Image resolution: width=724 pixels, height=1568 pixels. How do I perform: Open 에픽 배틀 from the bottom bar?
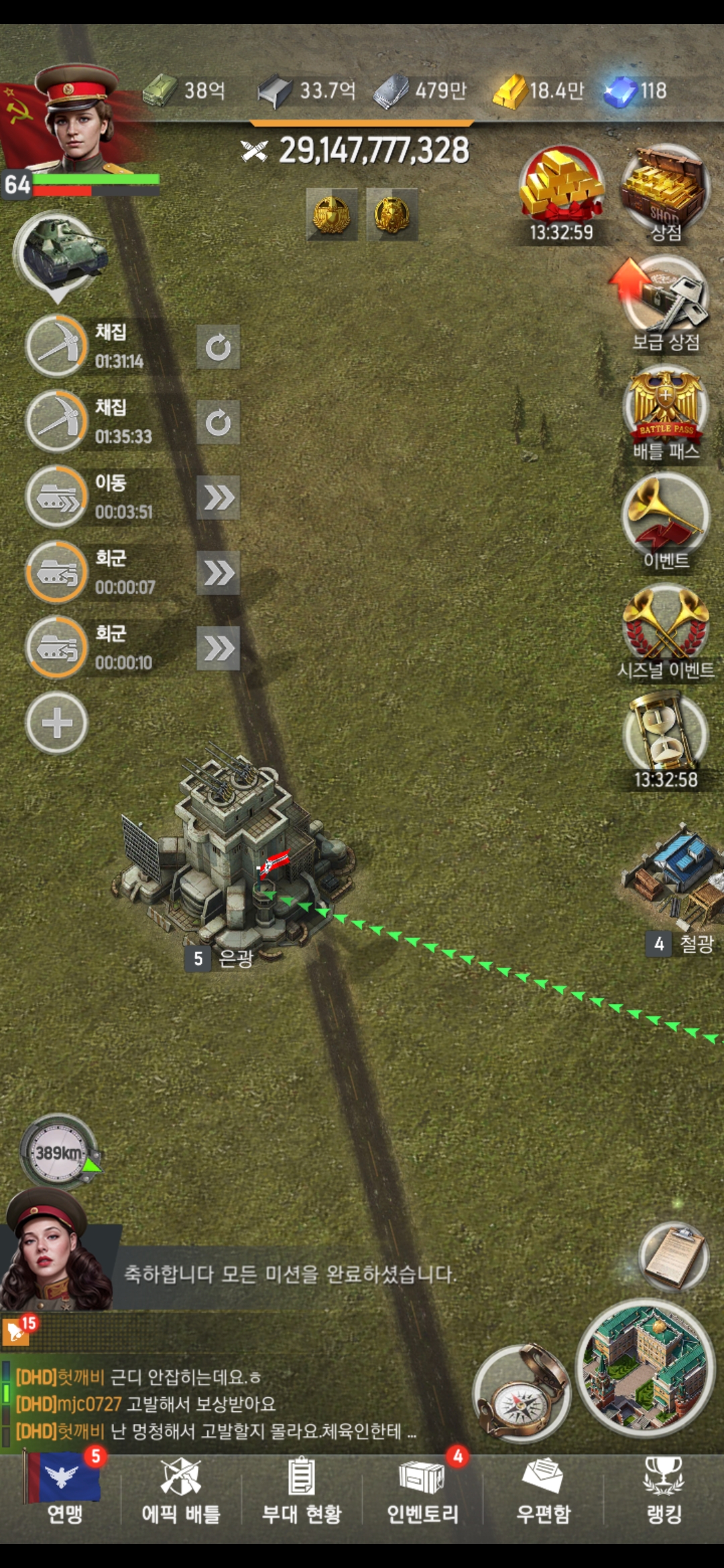[x=181, y=1488]
